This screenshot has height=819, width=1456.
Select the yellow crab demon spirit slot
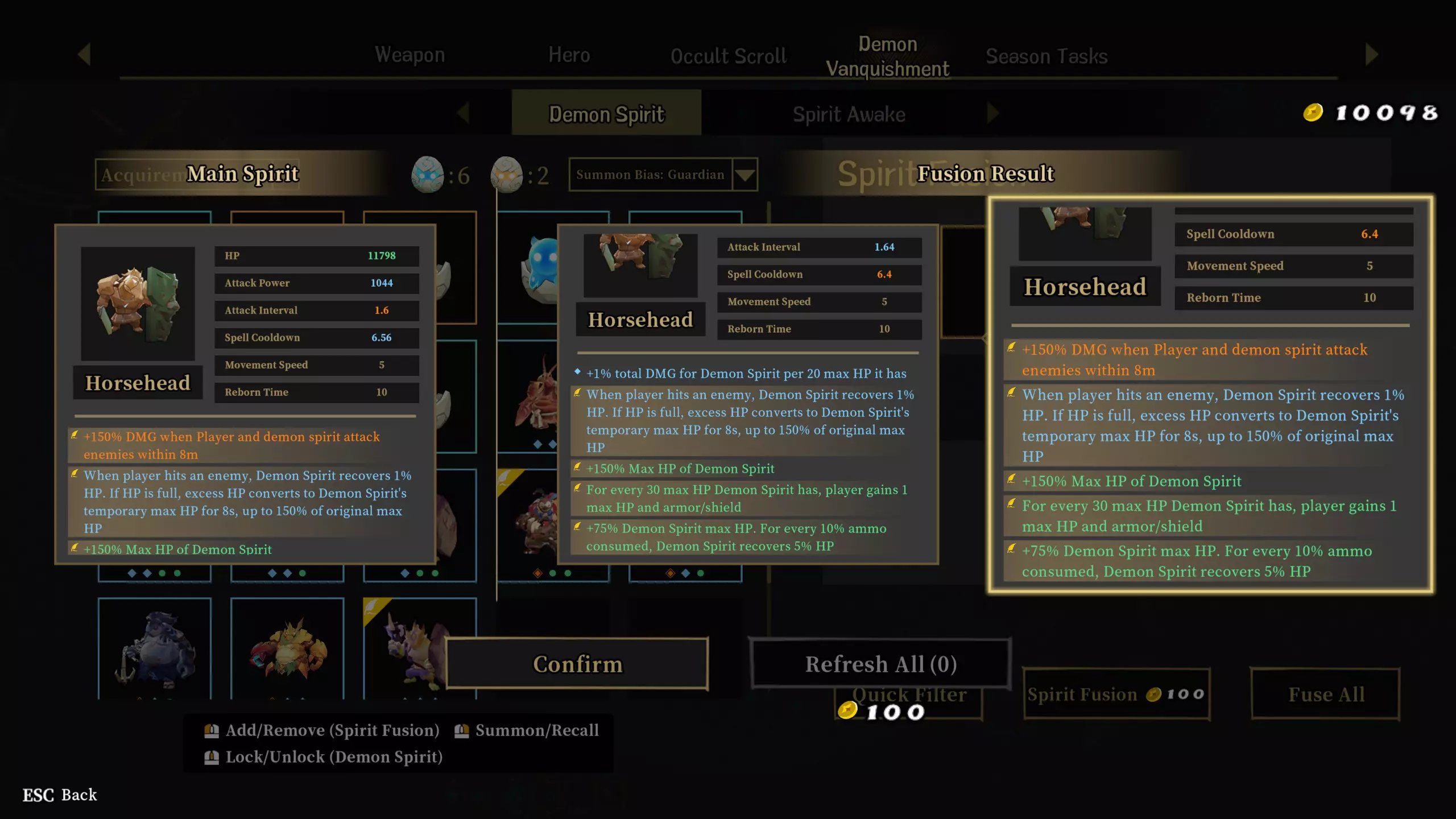[x=287, y=648]
